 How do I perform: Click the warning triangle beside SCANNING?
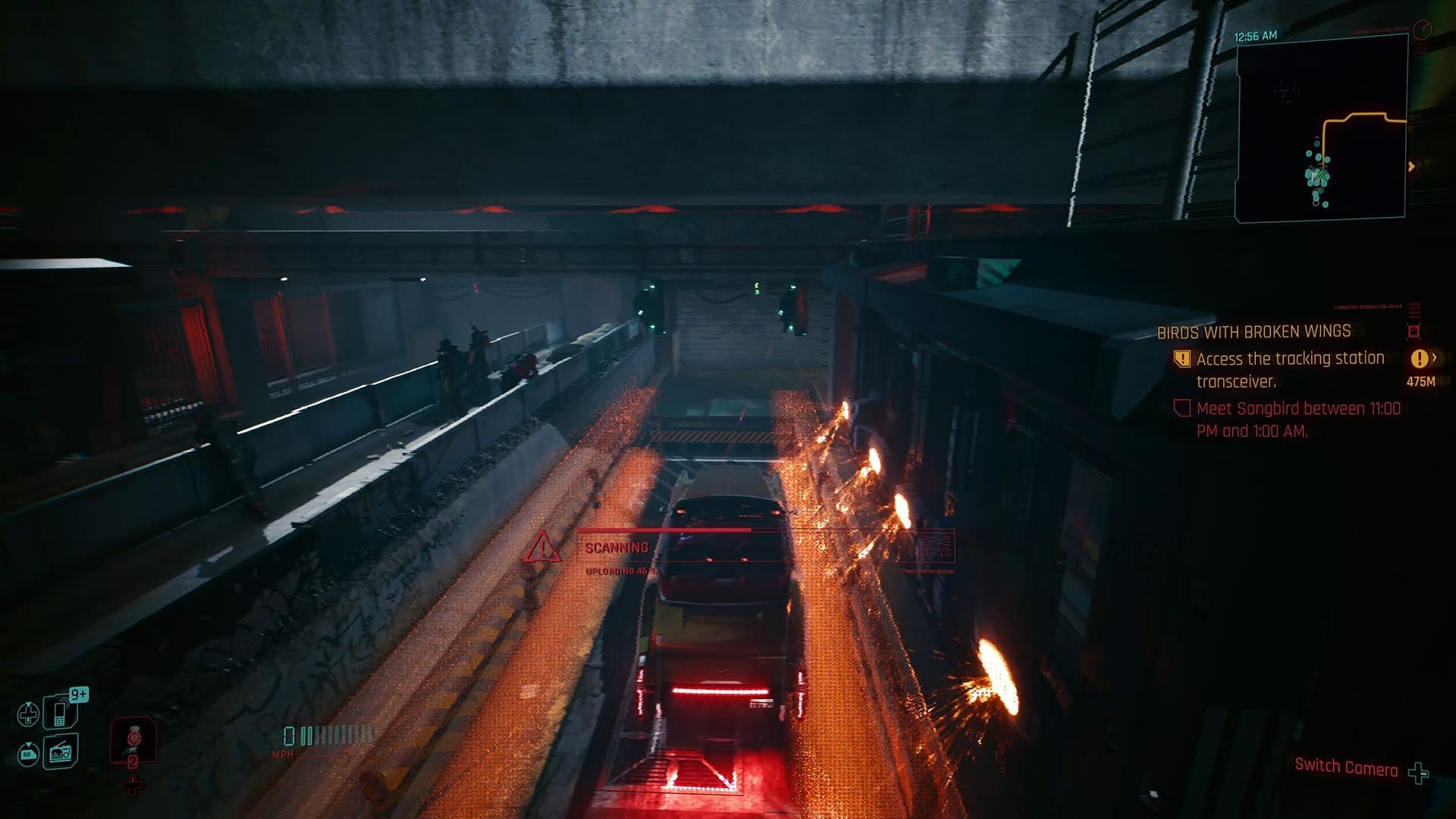[x=543, y=548]
